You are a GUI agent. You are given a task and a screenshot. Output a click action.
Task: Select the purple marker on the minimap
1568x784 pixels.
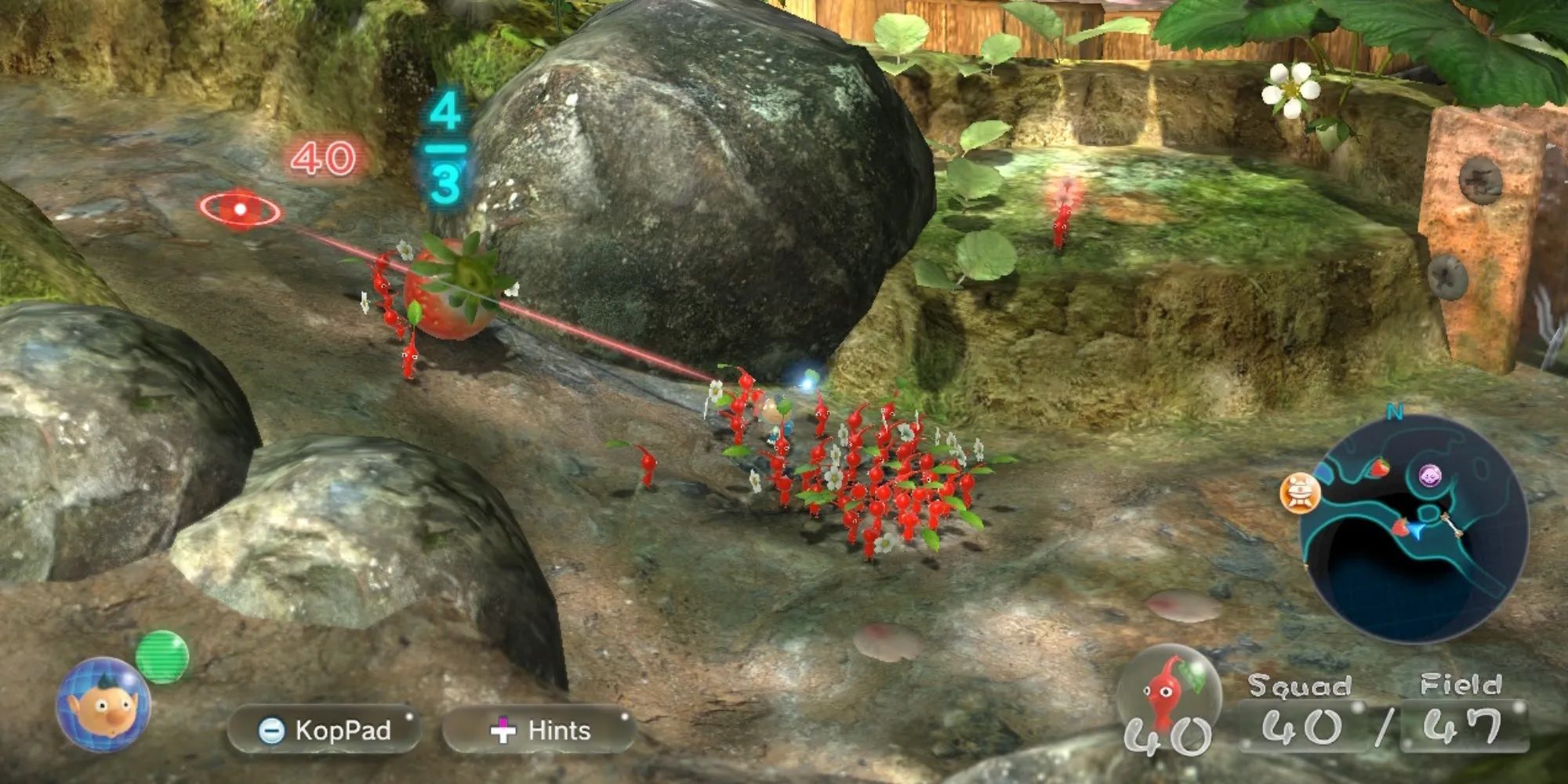point(1432,474)
